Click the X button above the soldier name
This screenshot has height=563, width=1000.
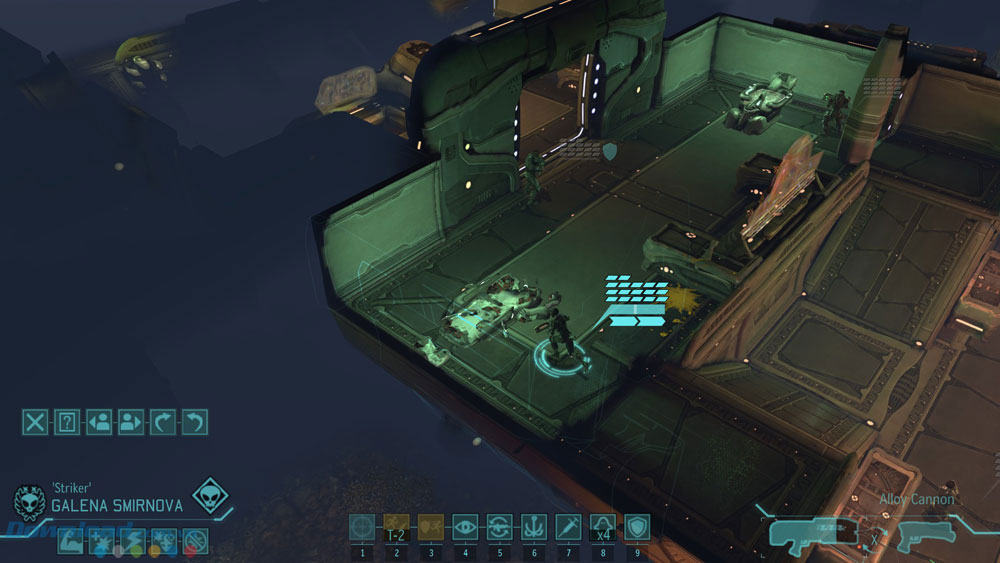pyautogui.click(x=35, y=422)
